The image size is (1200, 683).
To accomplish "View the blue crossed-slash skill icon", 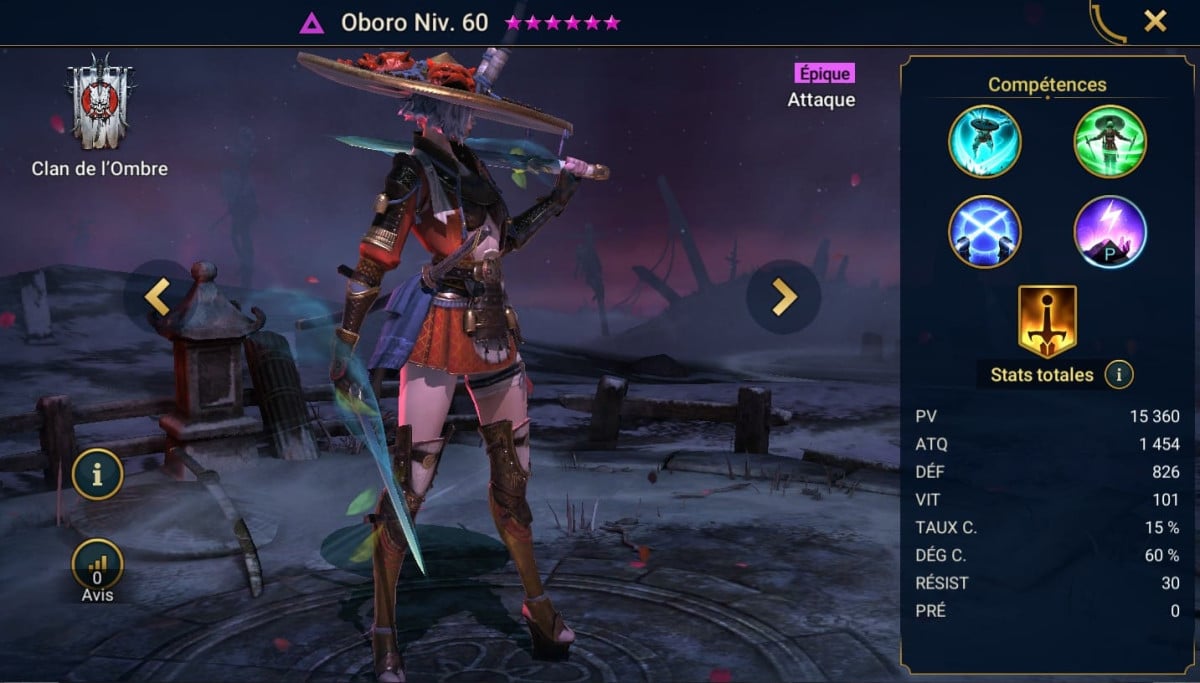I will pyautogui.click(x=984, y=231).
